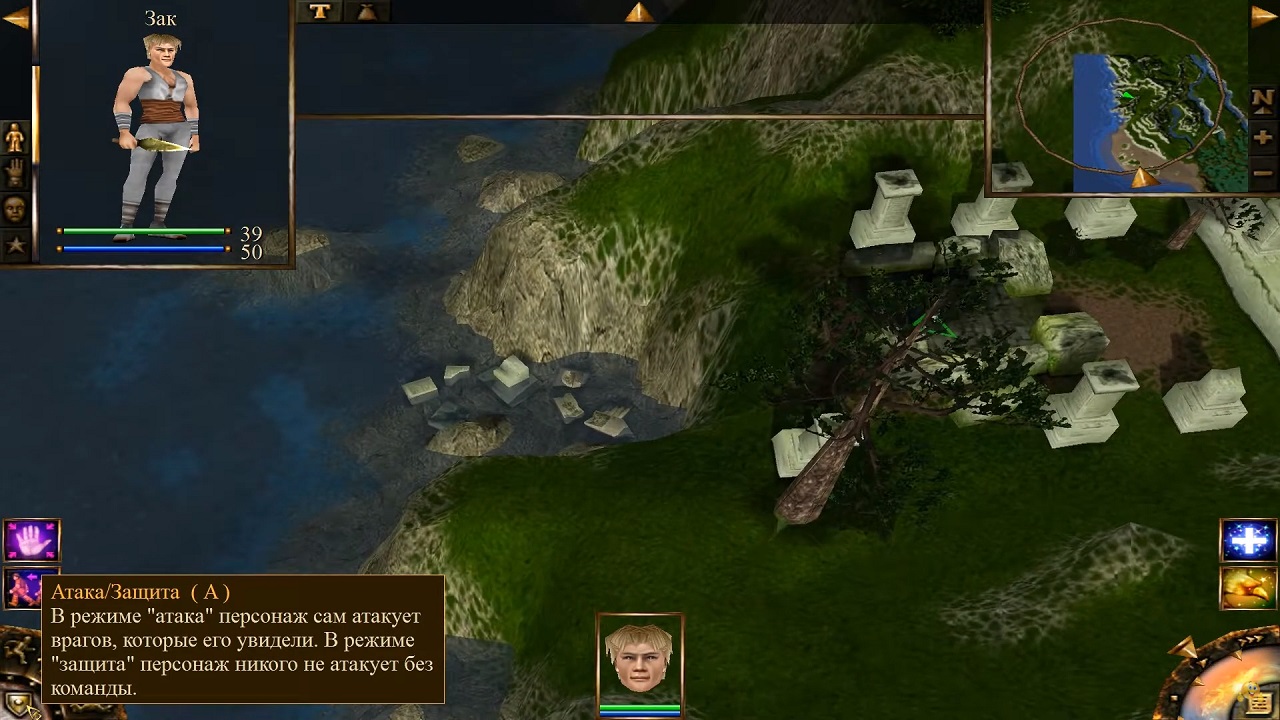Activate the purple hand icon
The image size is (1280, 720).
click(32, 540)
